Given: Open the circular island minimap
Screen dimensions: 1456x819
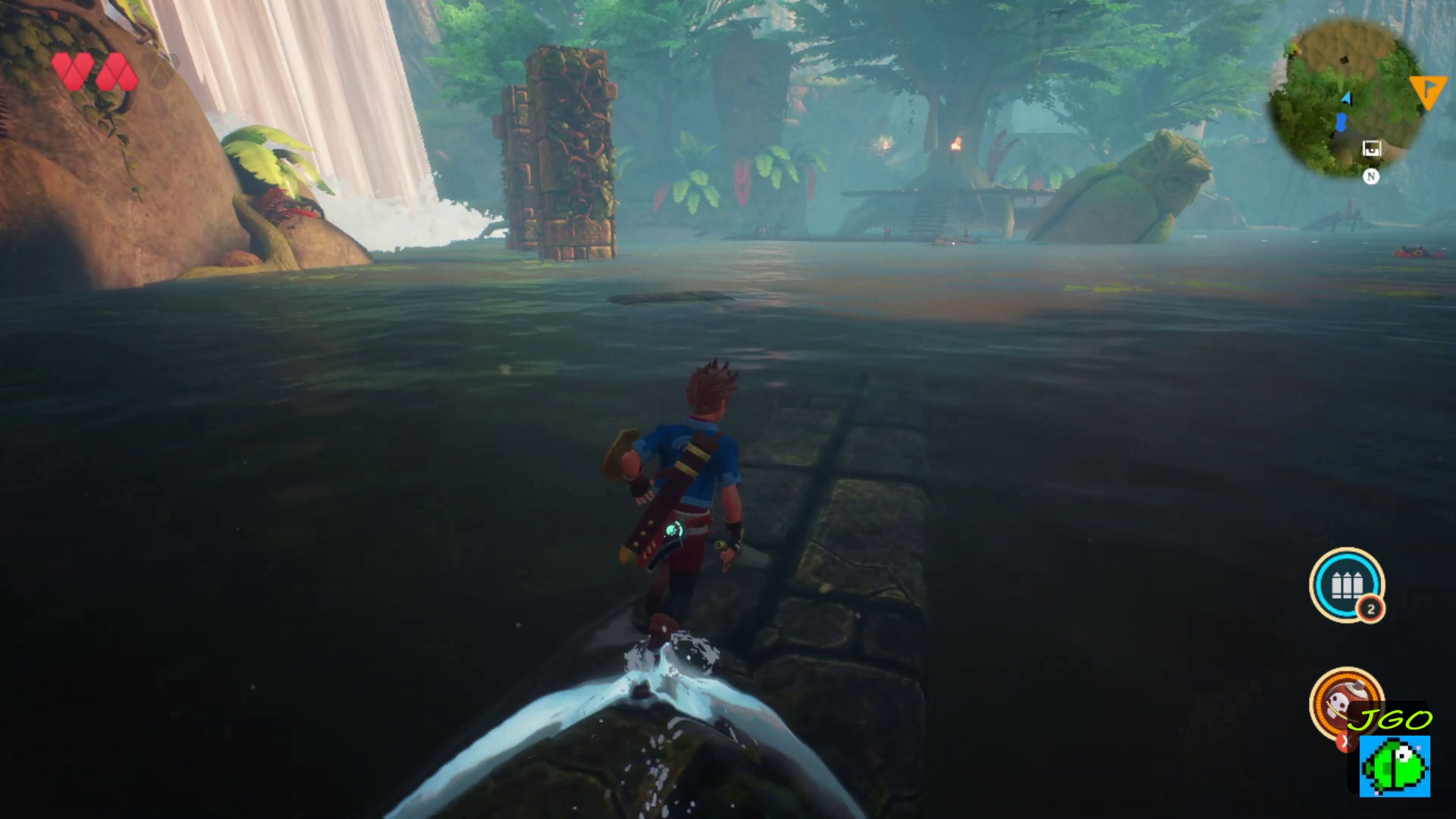Looking at the screenshot, I should 1345,97.
